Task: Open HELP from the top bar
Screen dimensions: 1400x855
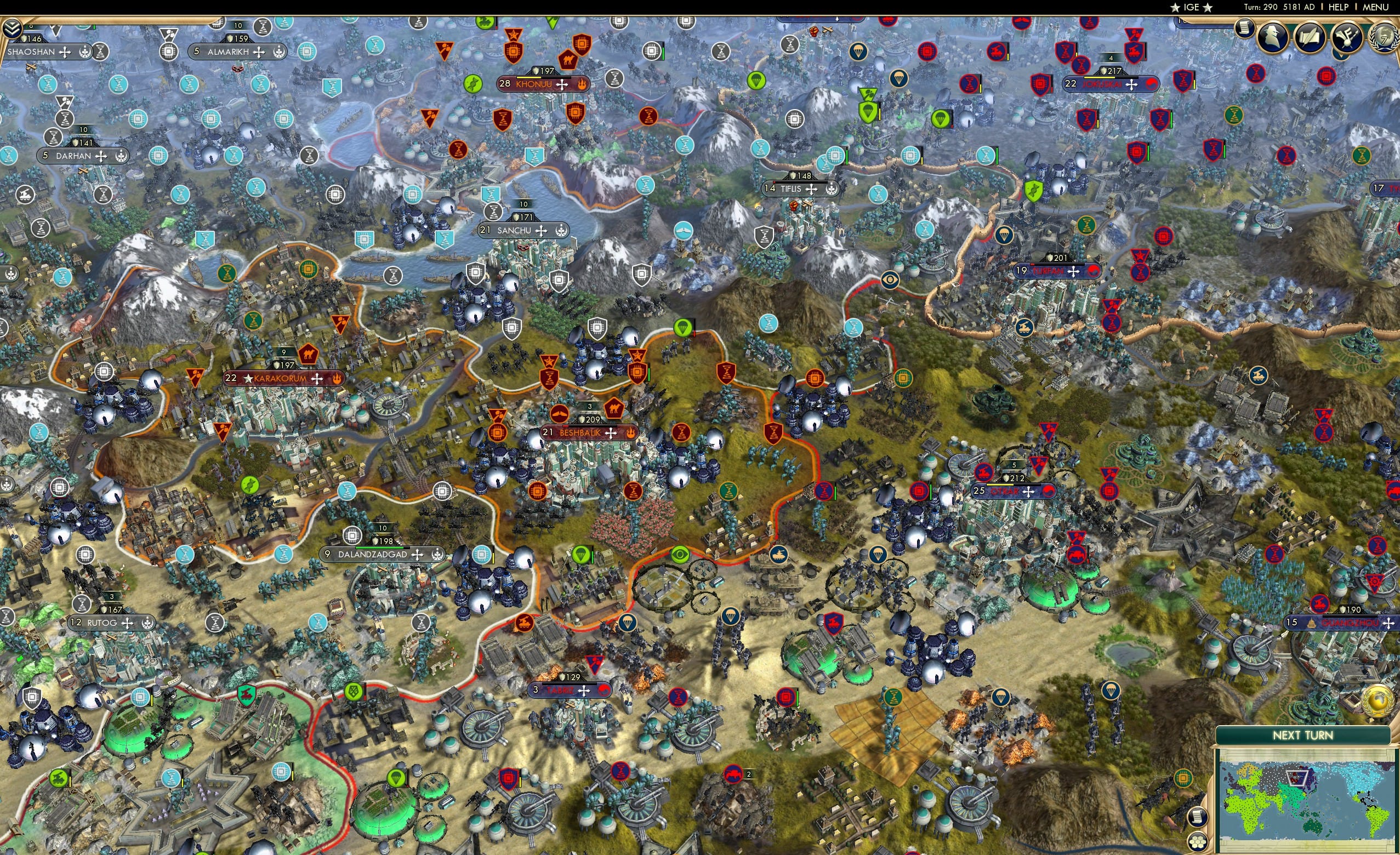Action: click(x=1339, y=7)
